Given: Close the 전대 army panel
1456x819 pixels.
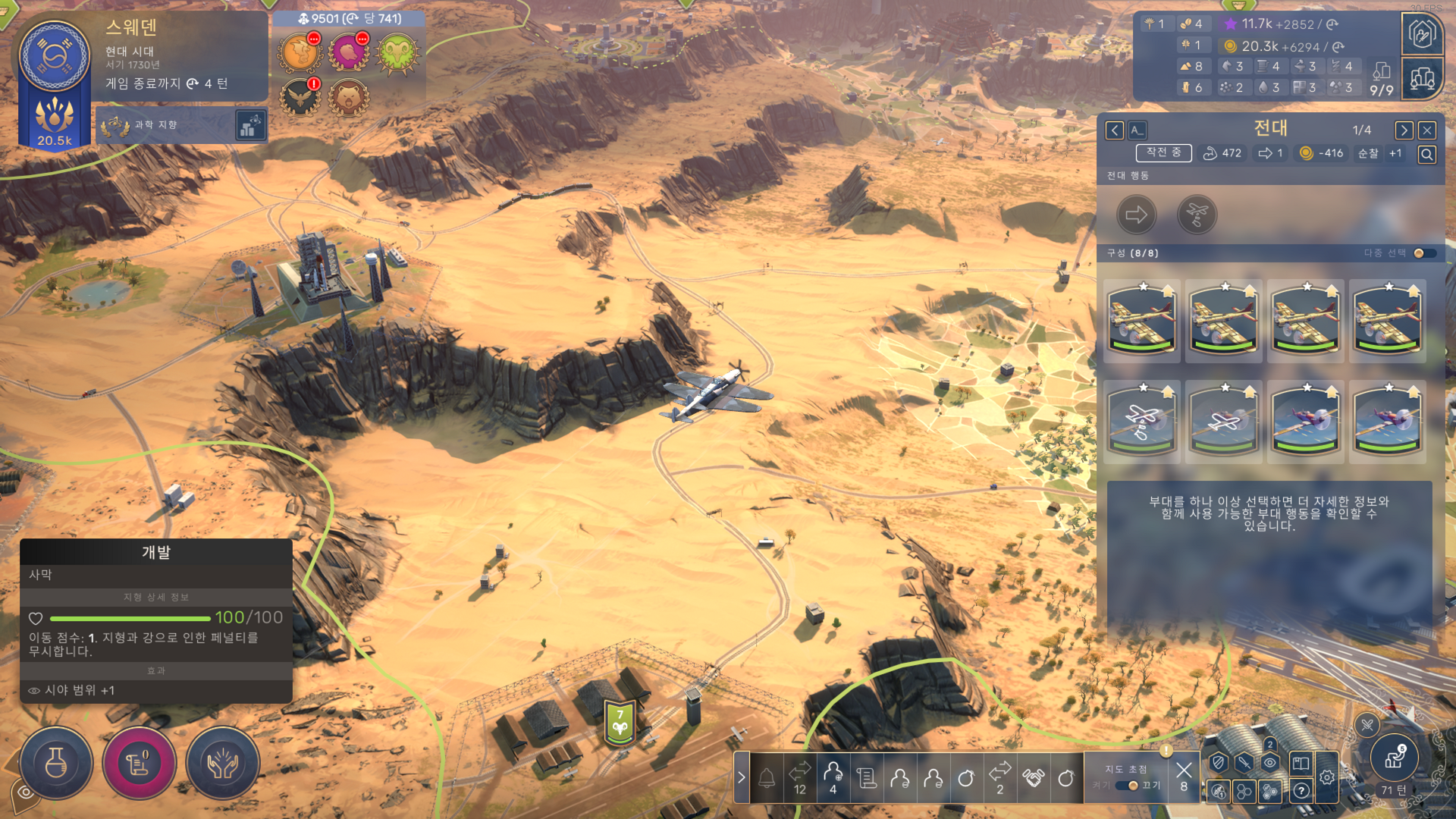Looking at the screenshot, I should [x=1426, y=130].
